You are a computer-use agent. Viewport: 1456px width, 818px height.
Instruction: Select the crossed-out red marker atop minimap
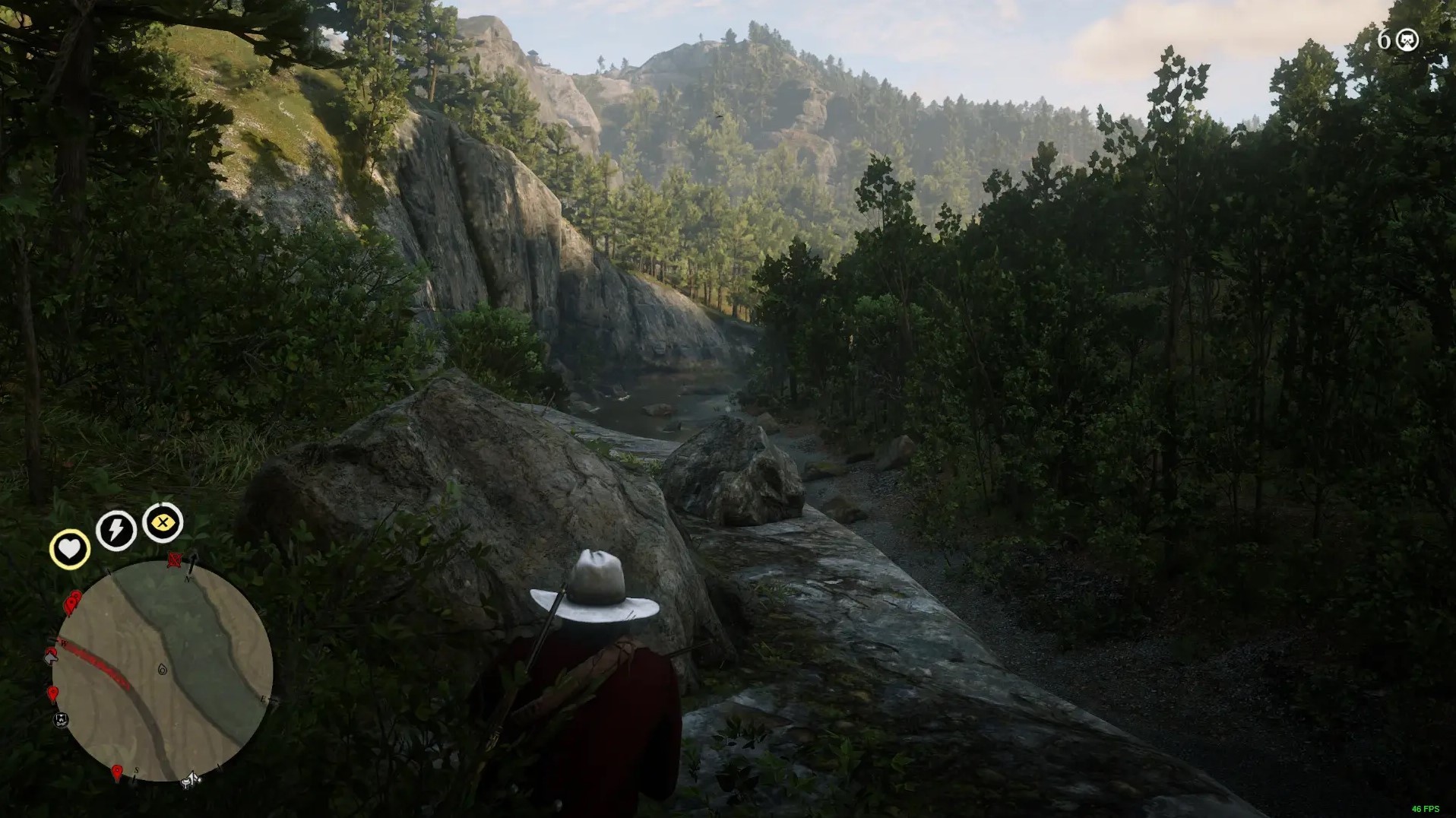coord(174,561)
